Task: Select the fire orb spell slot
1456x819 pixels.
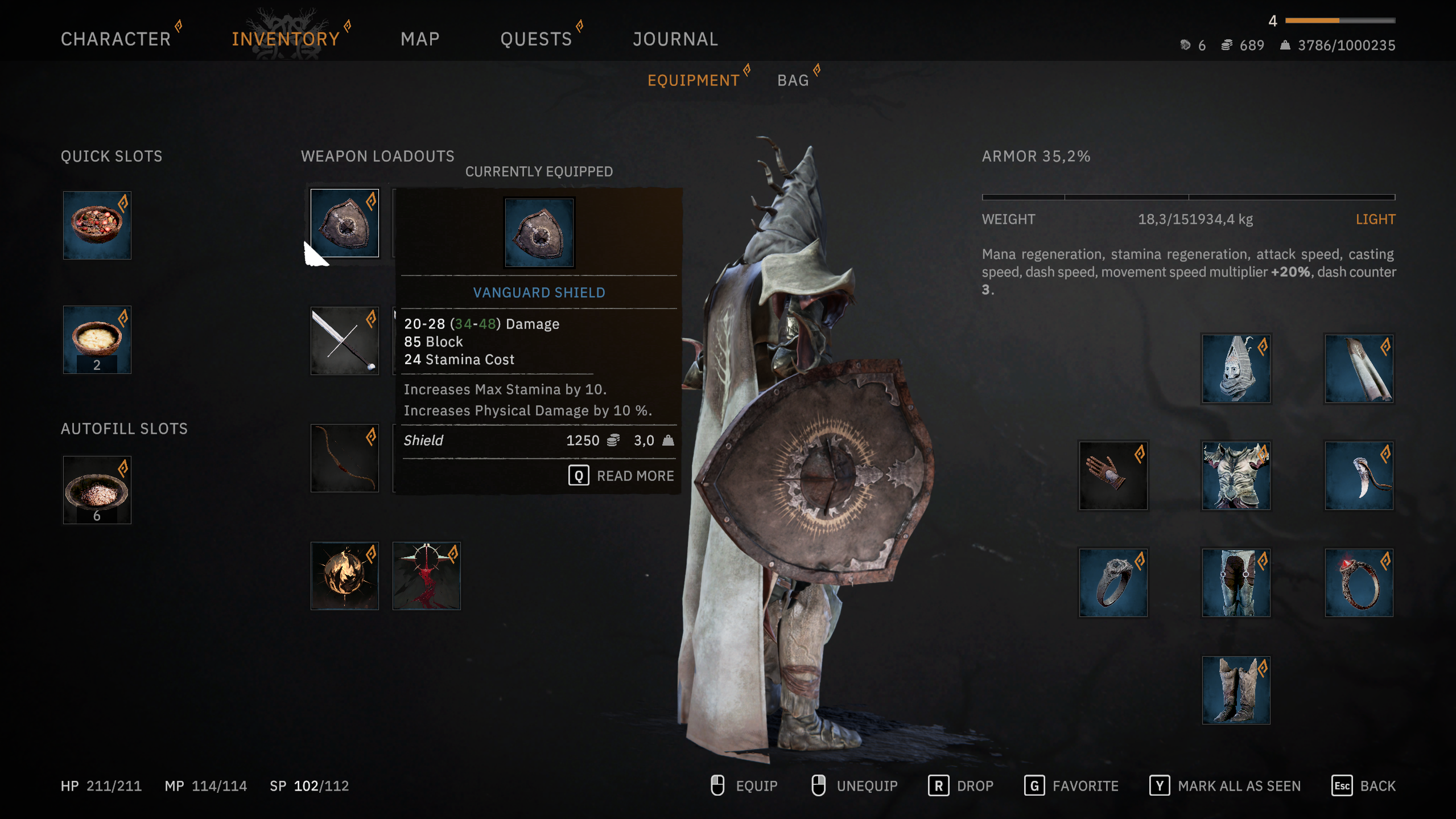Action: 345,576
